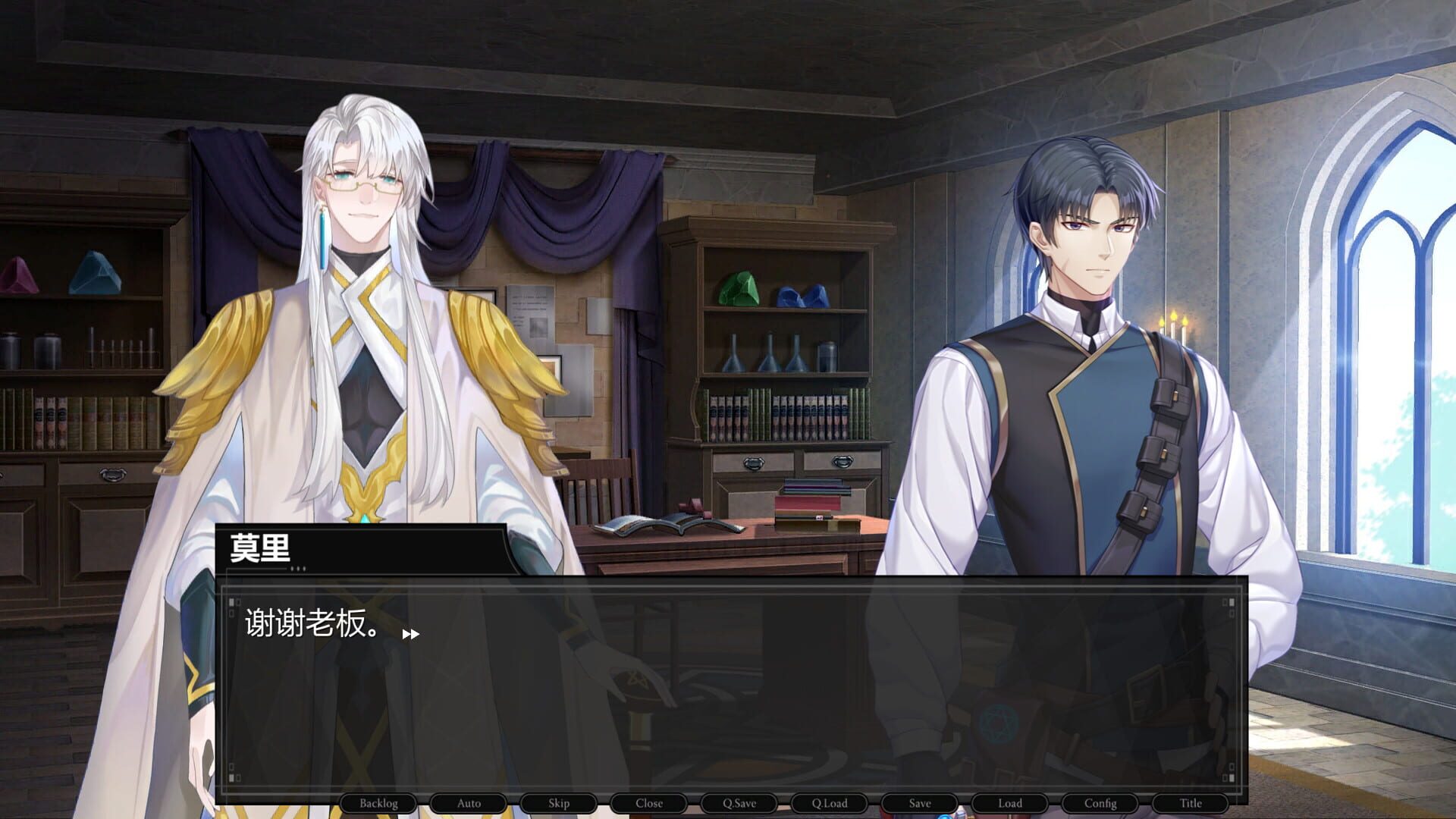This screenshot has height=819, width=1456.
Task: Return to the Title screen
Action: (x=1190, y=803)
